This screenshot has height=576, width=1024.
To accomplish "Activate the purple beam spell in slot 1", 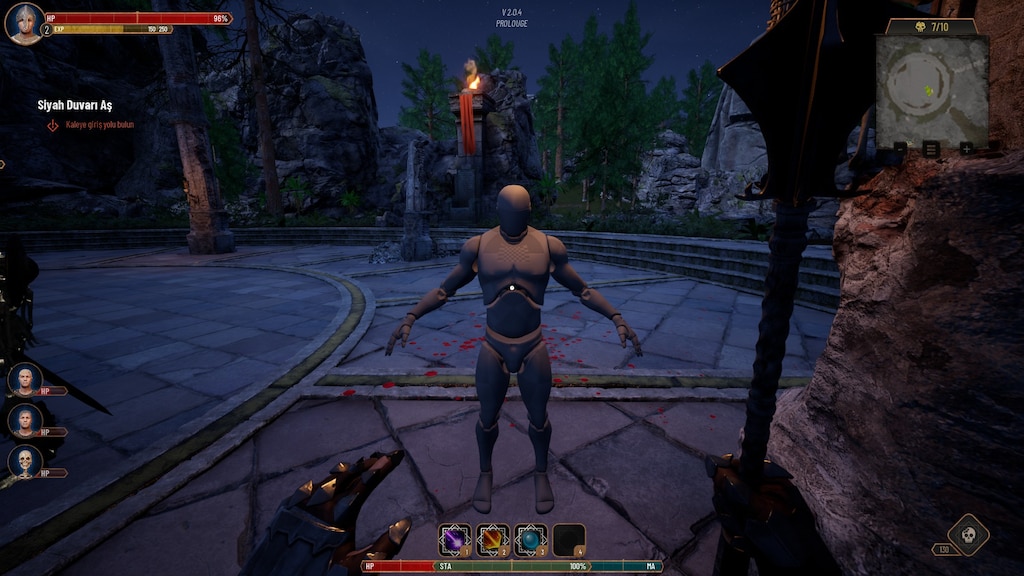I will pyautogui.click(x=453, y=540).
